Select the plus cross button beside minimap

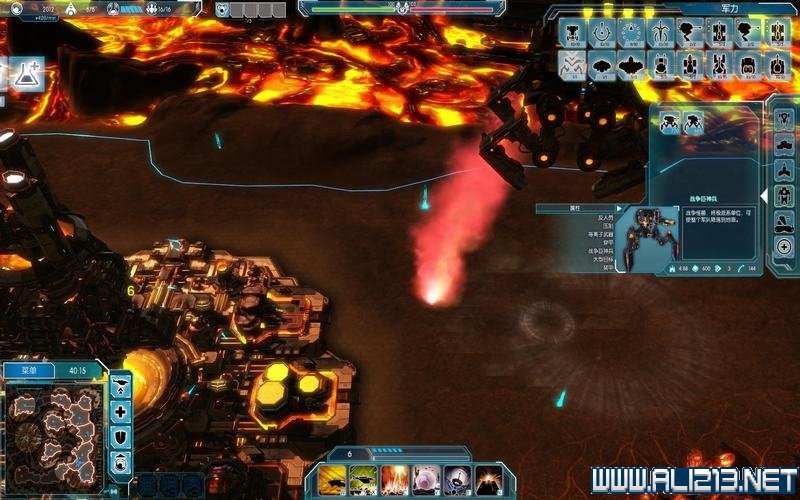[120, 411]
